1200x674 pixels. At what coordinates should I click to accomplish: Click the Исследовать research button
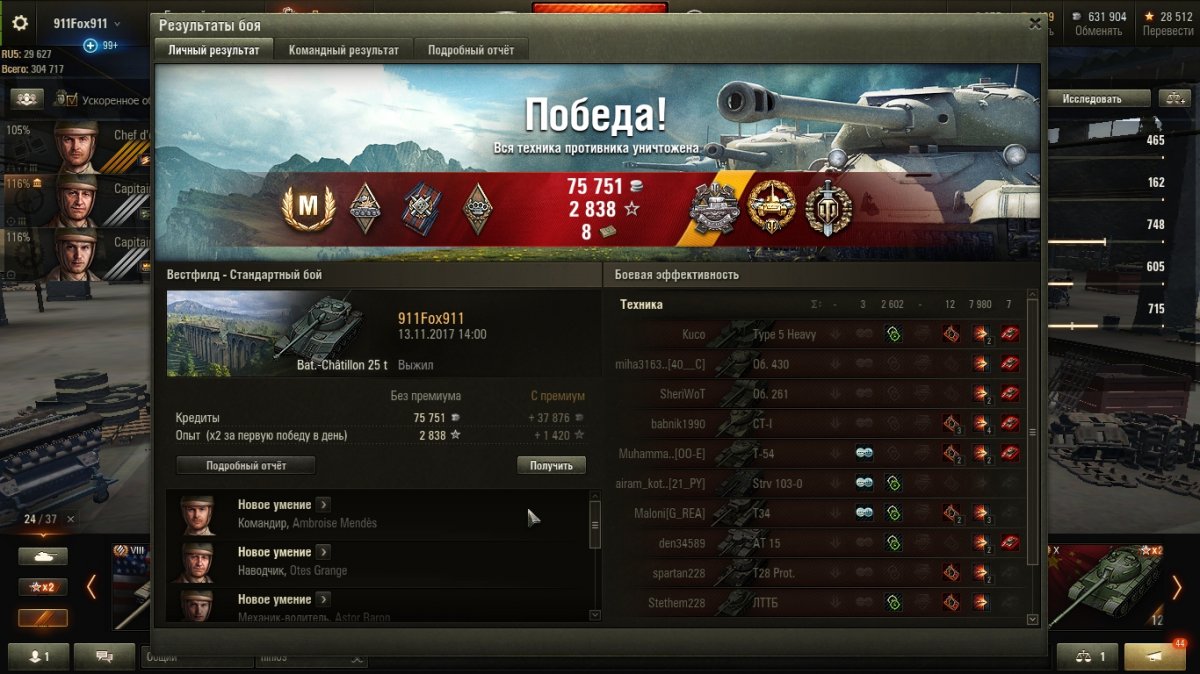coord(1091,98)
